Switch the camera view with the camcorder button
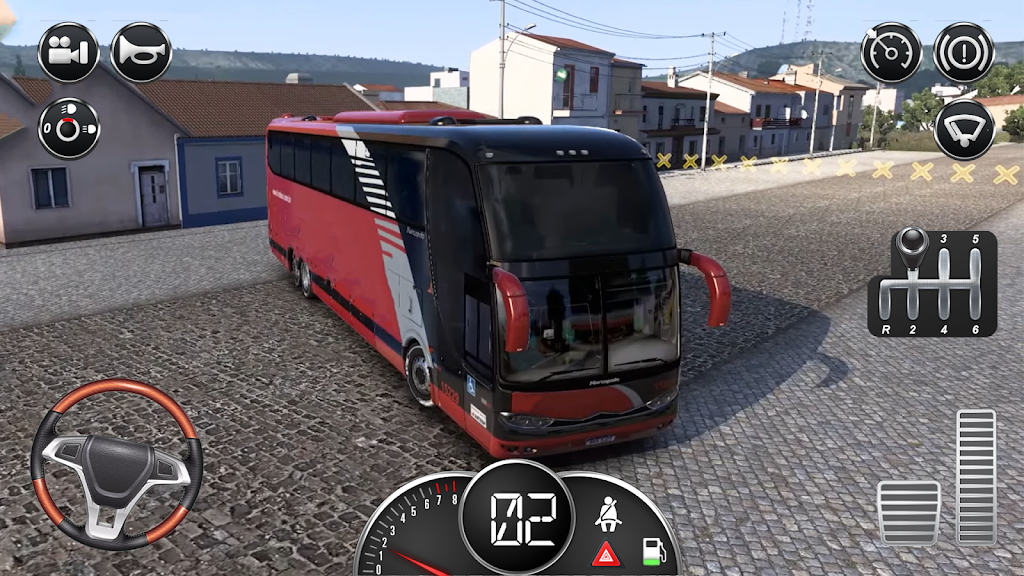Viewport: 1024px width, 576px height. pyautogui.click(x=68, y=53)
